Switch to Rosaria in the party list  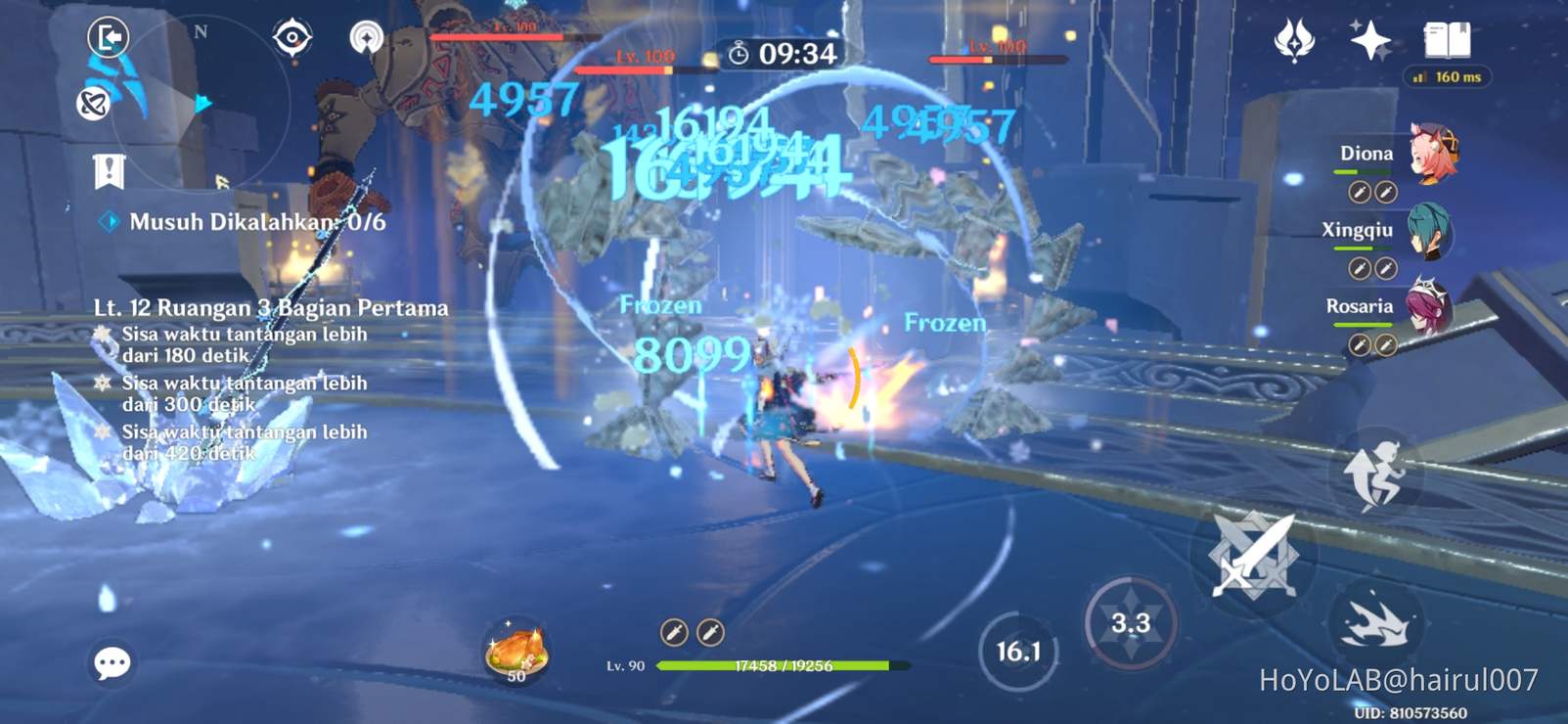(x=1427, y=306)
